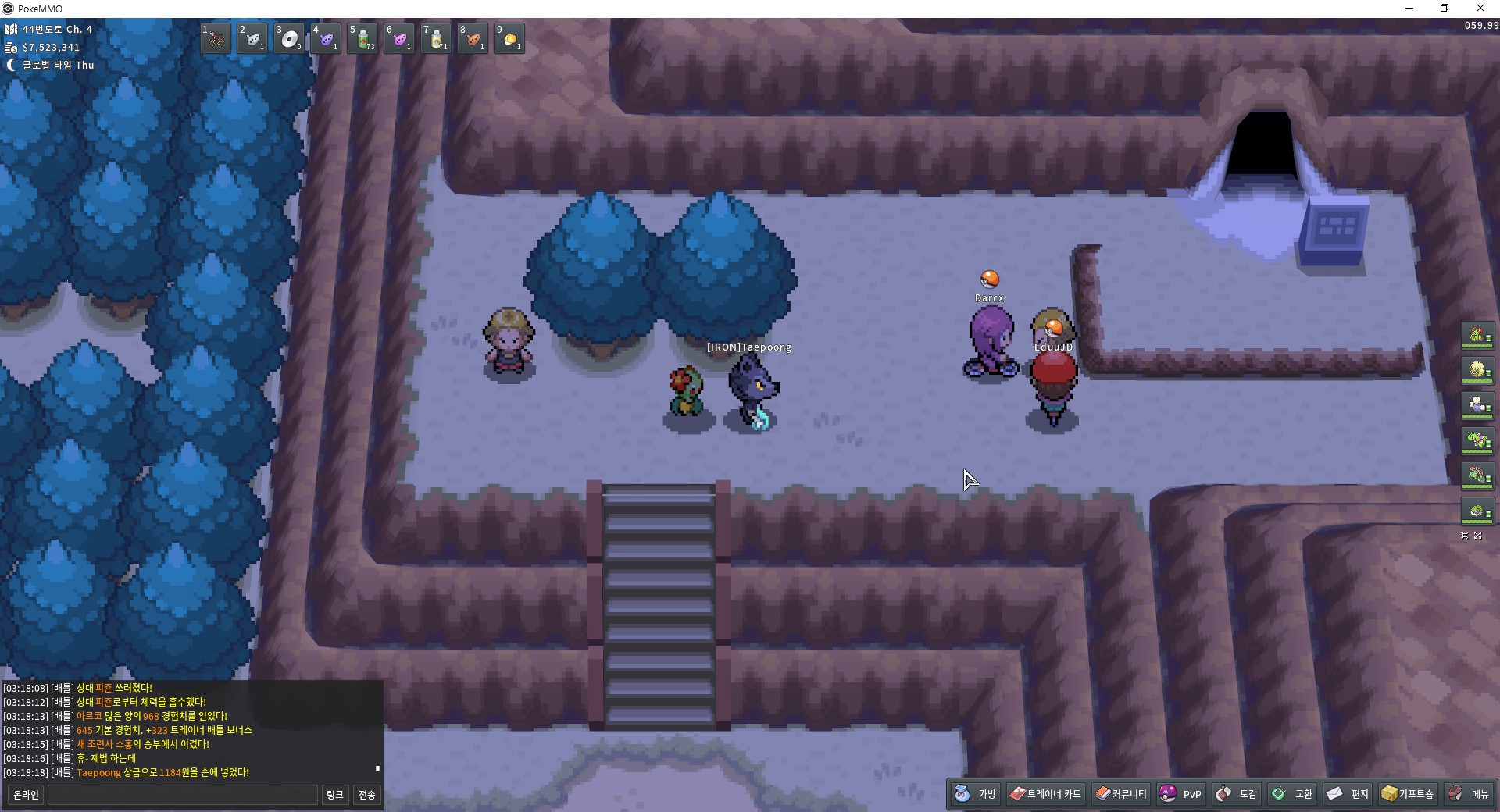Open the chat channel selector (온라인)
Image resolution: width=1500 pixels, height=812 pixels.
coord(26,795)
